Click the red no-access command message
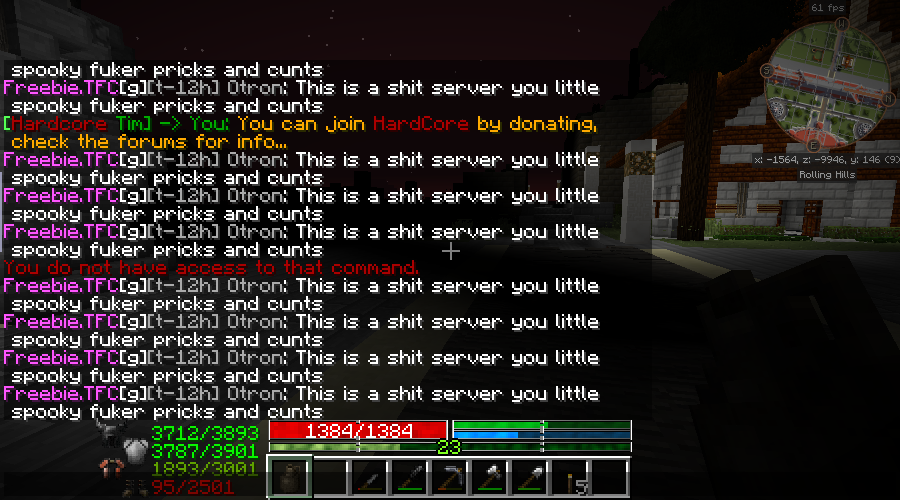Image resolution: width=900 pixels, height=500 pixels. (x=212, y=268)
